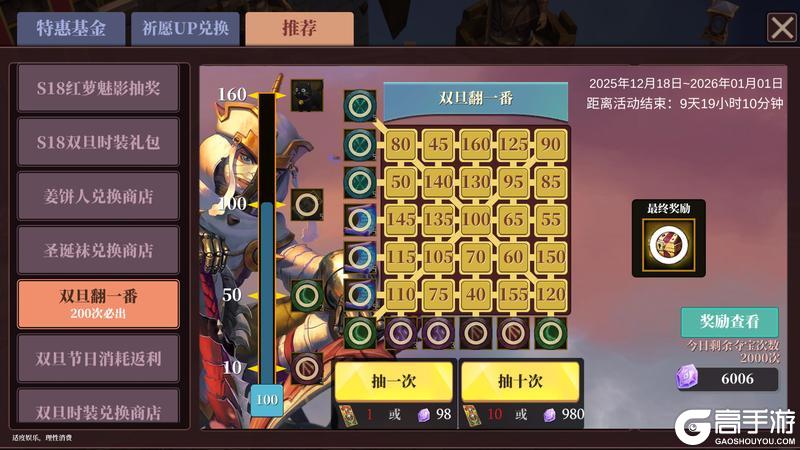
Task: Open 双旦节日消耗返利 entry
Action: [x=98, y=358]
